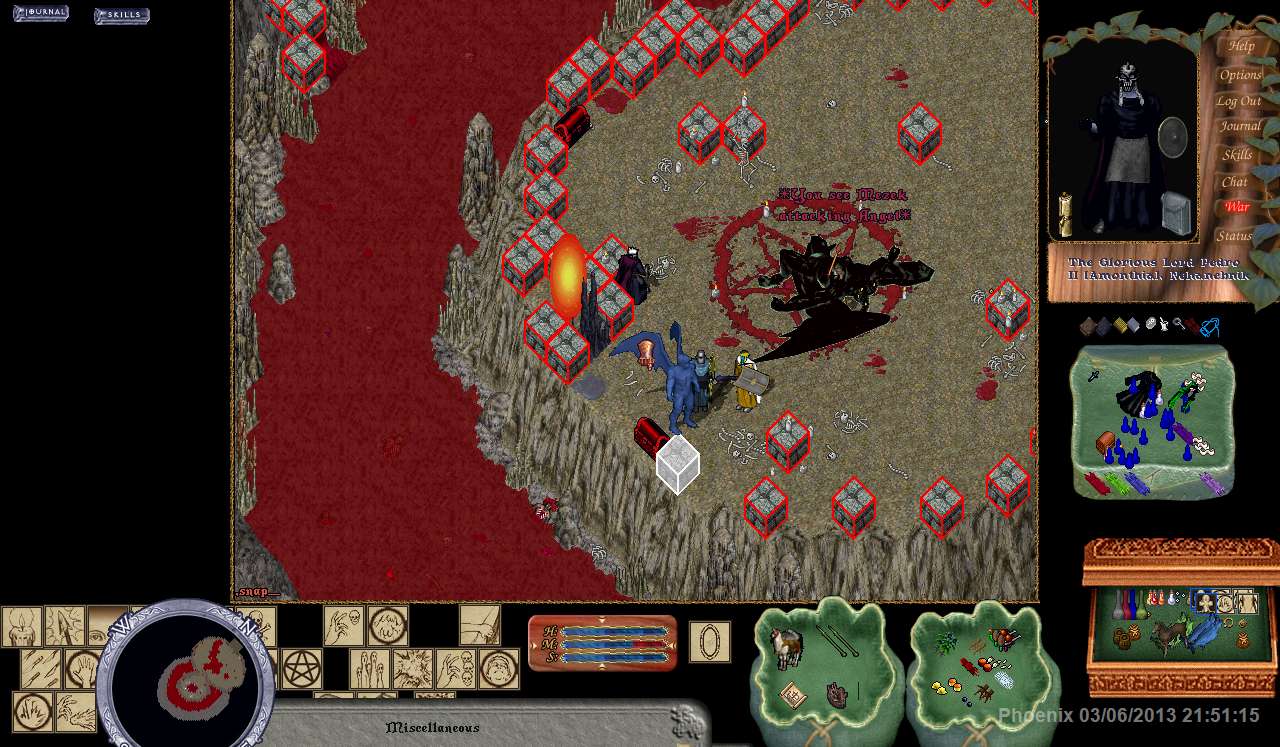
Task: Click the party scroll on the paperdoll
Action: 1066,212
